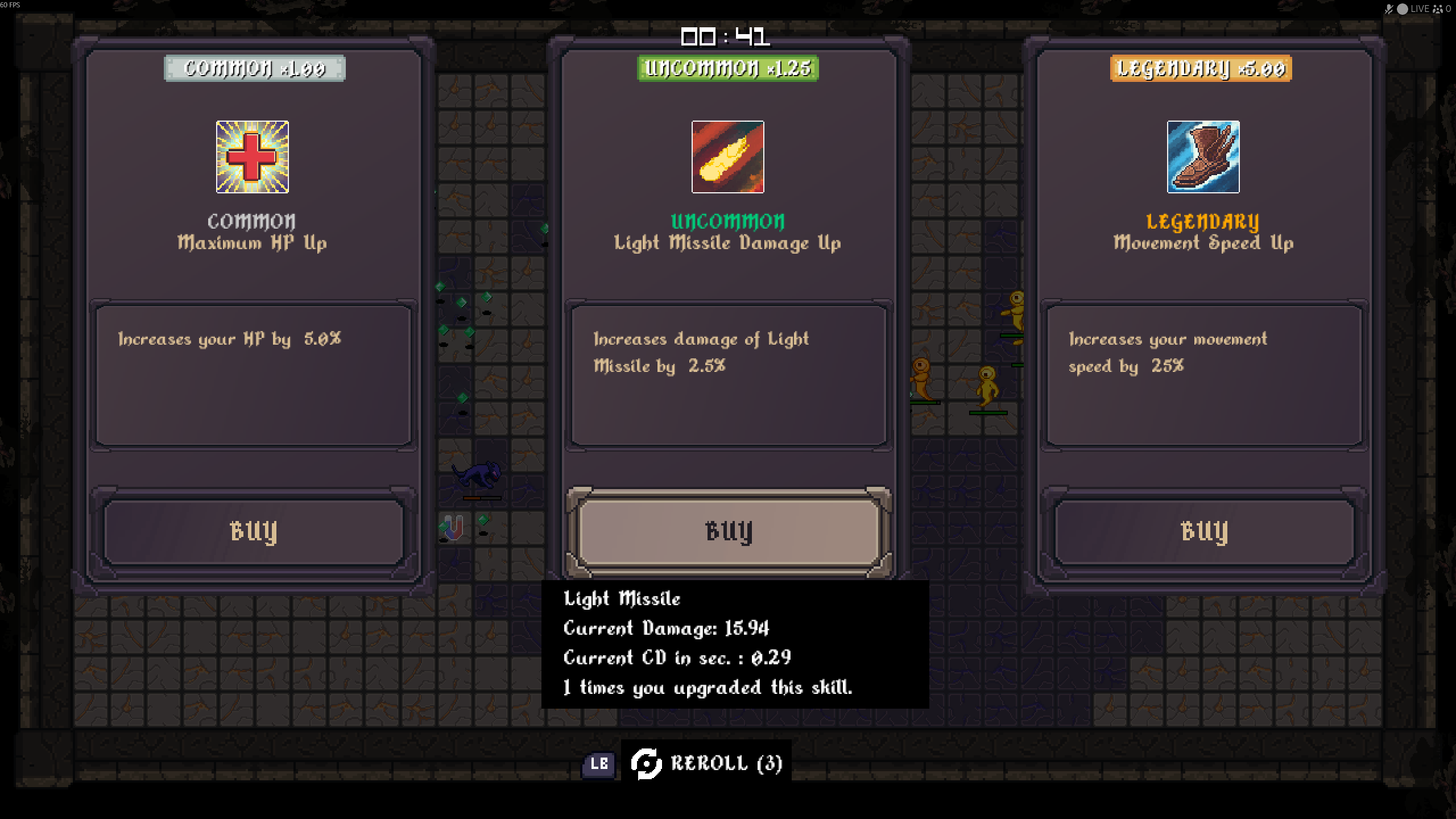Buy the Maximum HP Up upgrade
Image resolution: width=1456 pixels, height=819 pixels.
pos(253,532)
